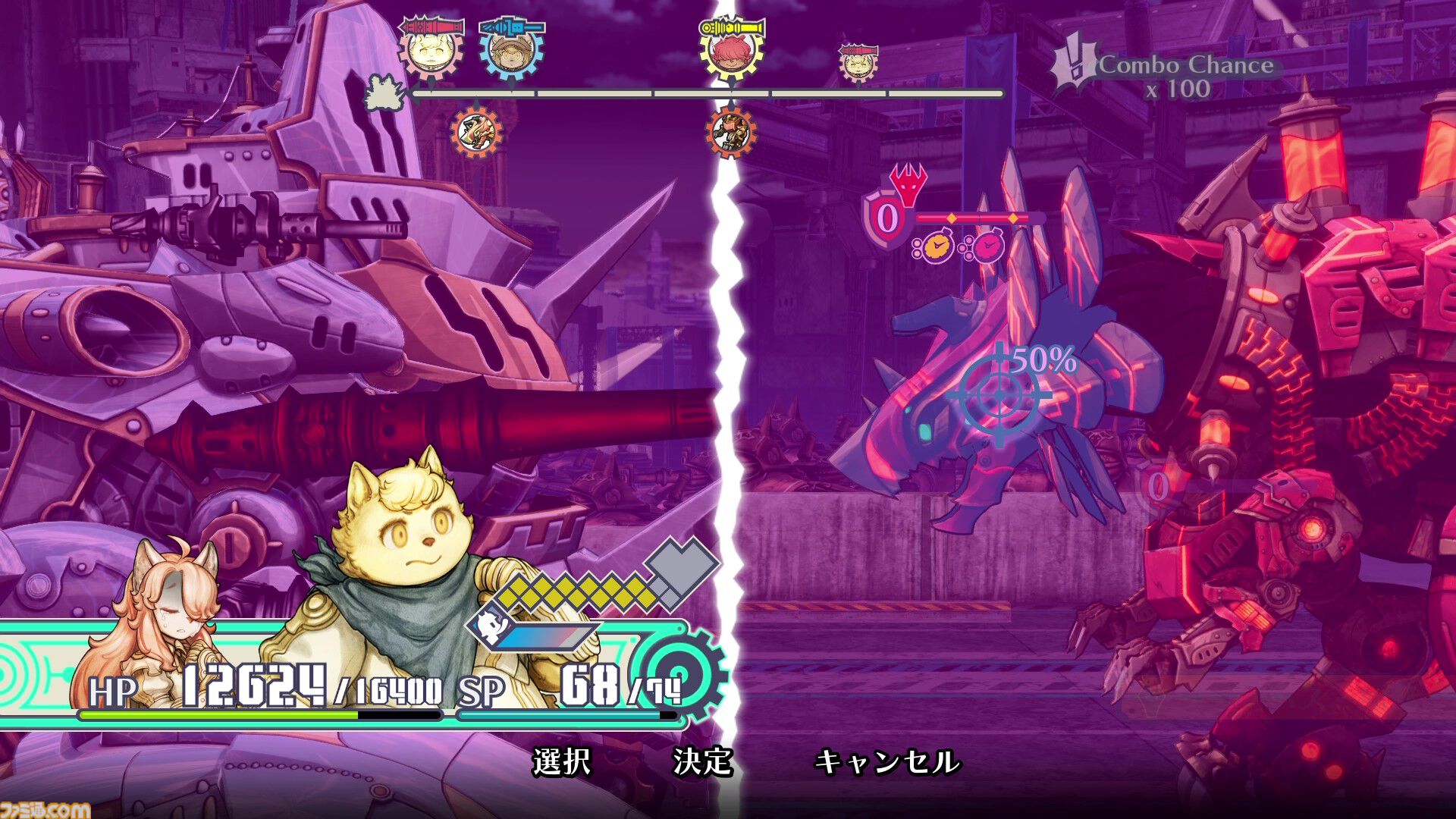Image resolution: width=1456 pixels, height=819 pixels.
Task: Select the blue gear character portrait with machine gun
Action: point(513,54)
